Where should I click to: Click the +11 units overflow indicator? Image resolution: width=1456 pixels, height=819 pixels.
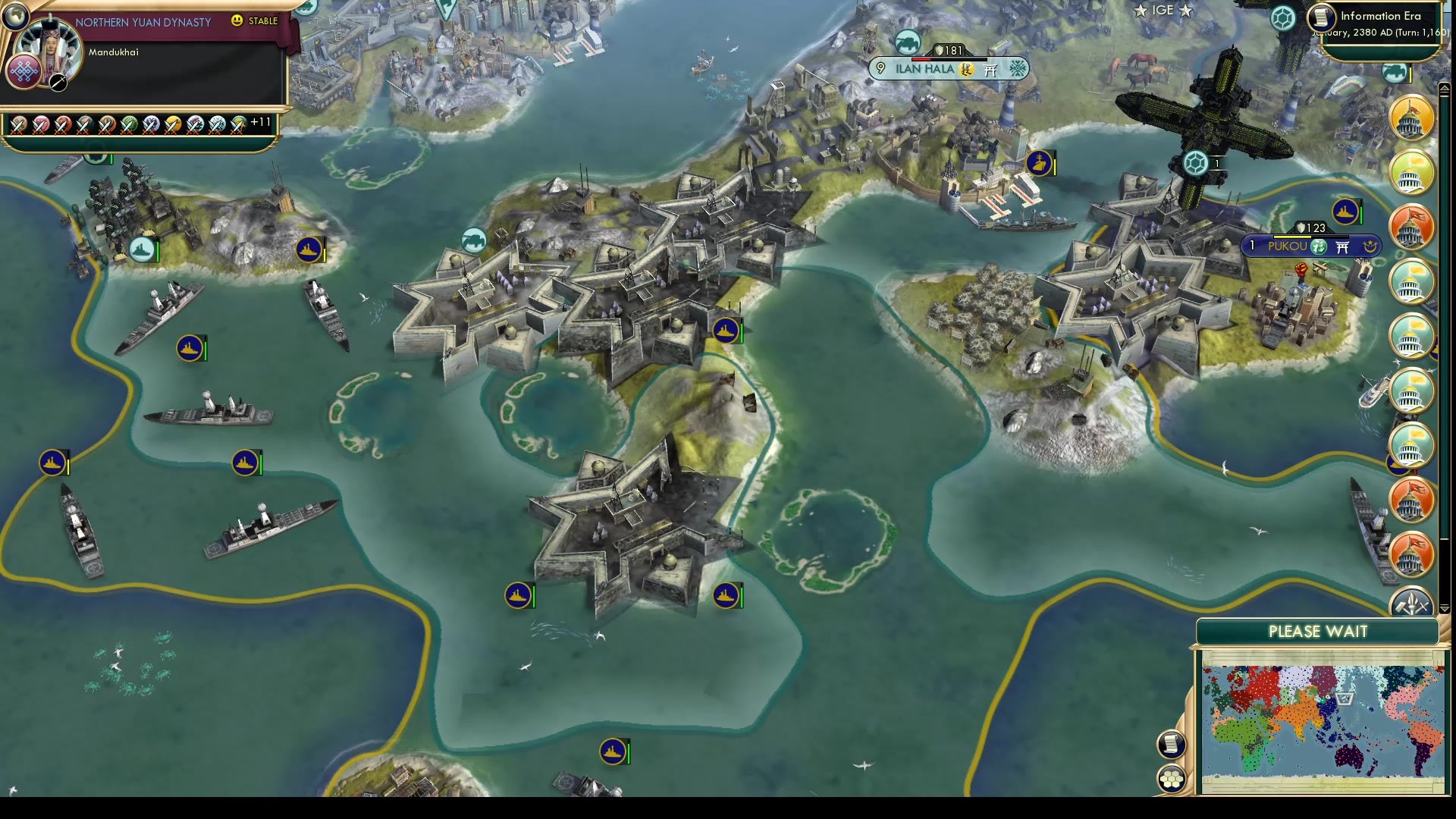tap(259, 120)
